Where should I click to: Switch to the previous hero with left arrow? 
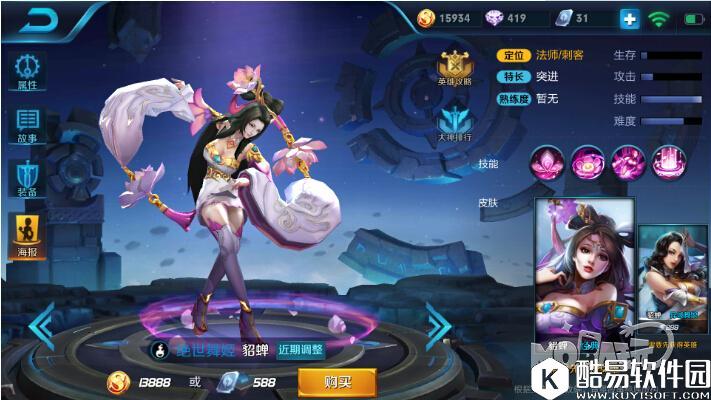tap(41, 326)
